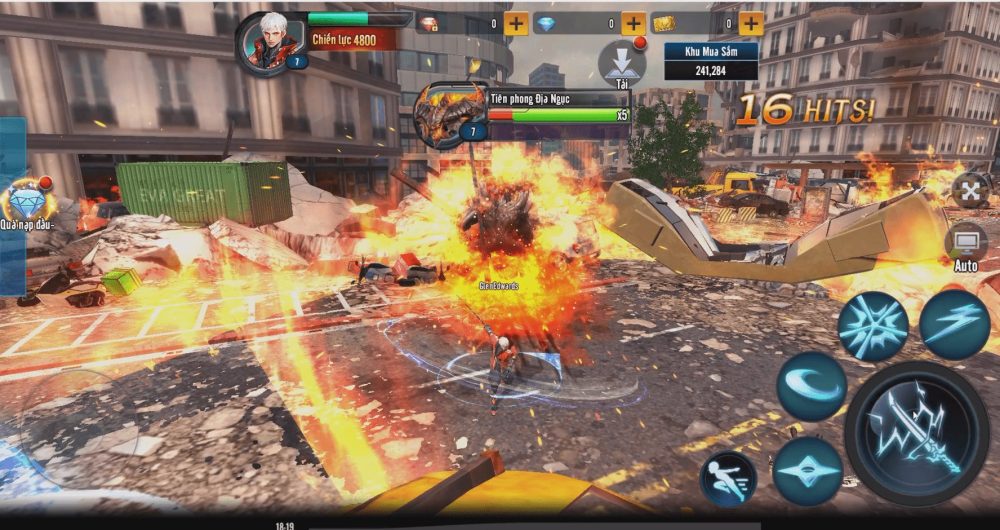Activate the ice shatter burst skill
Viewport: 1000px width, 530px height.
872,326
